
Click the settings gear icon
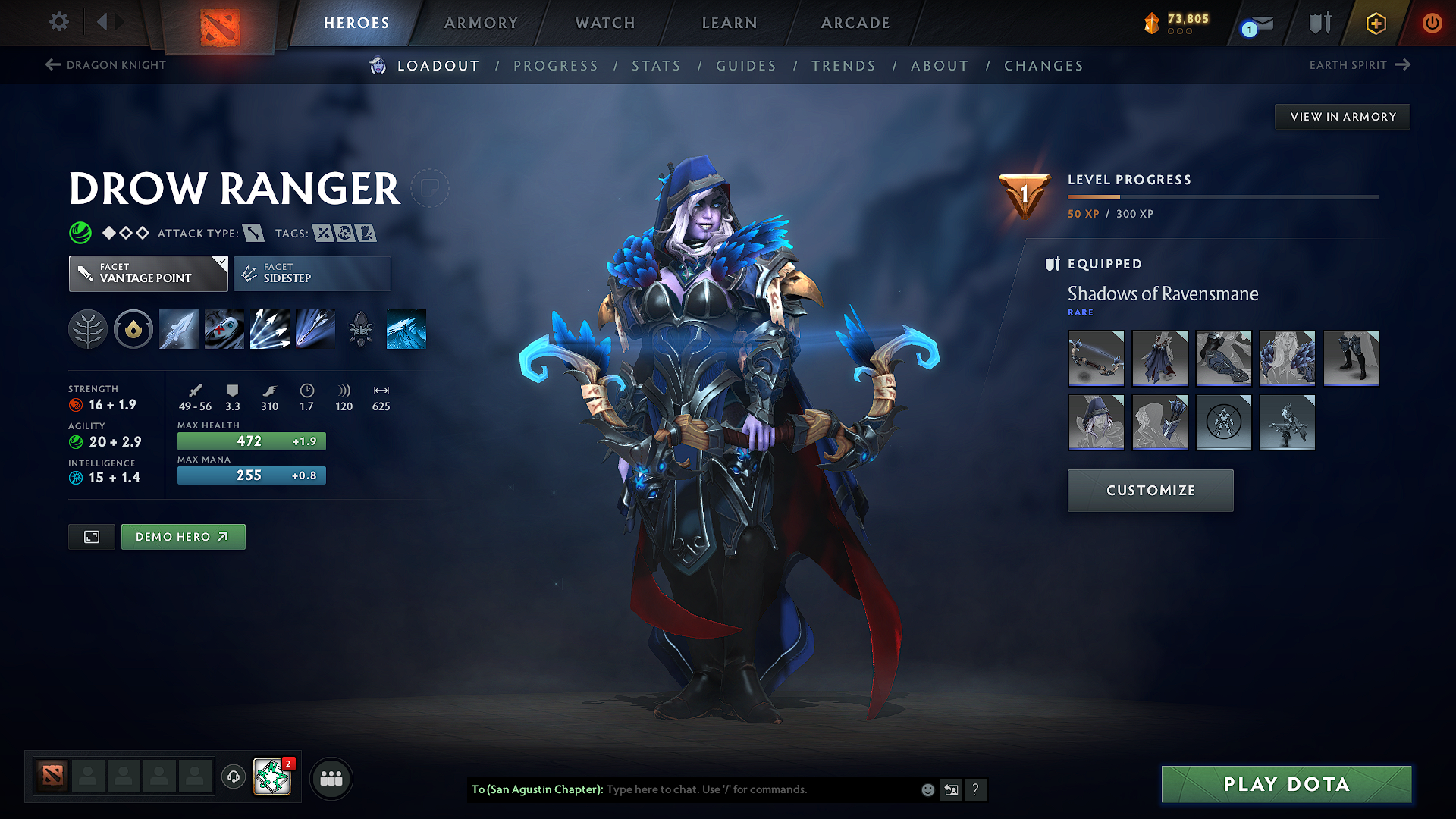(58, 22)
